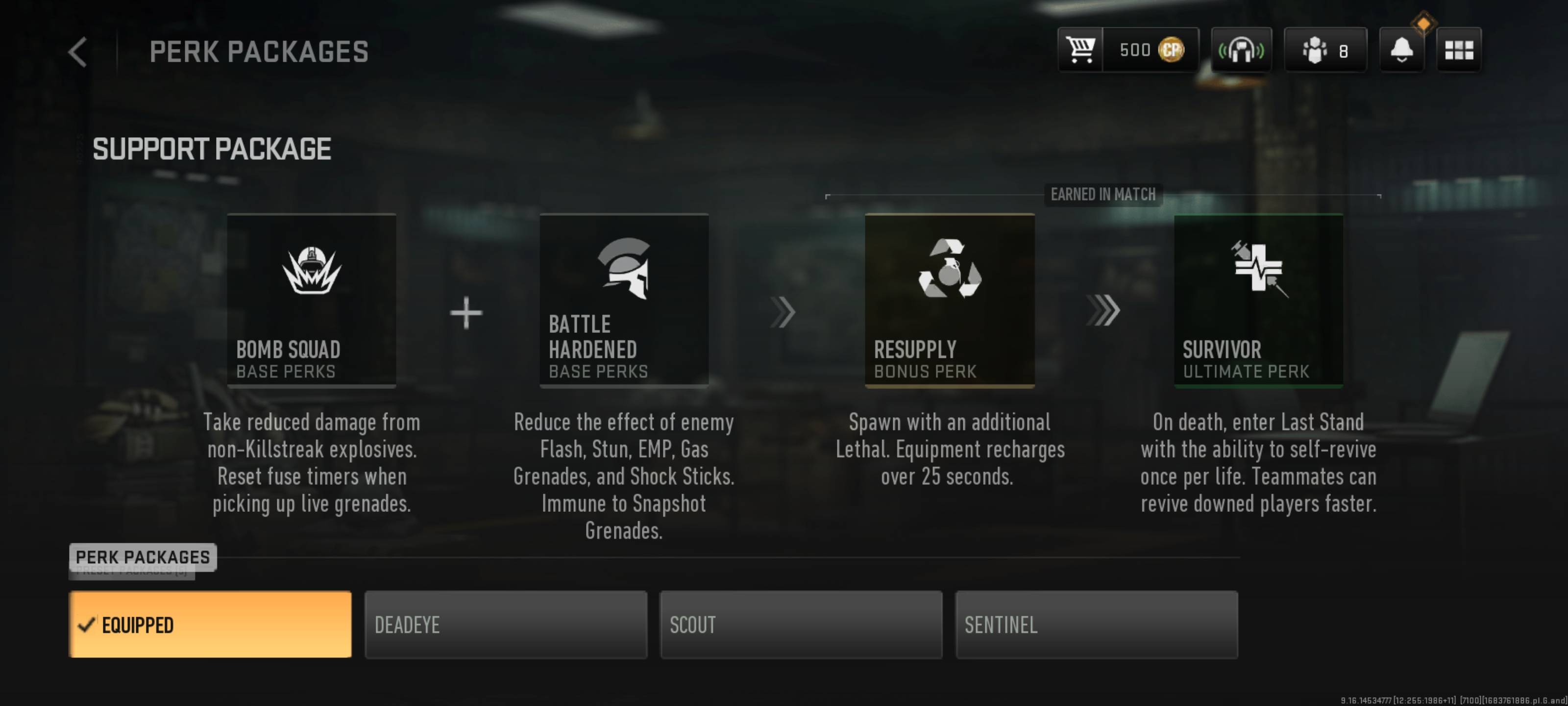Go back using the arrow button
1568x706 pixels.
click(x=78, y=52)
